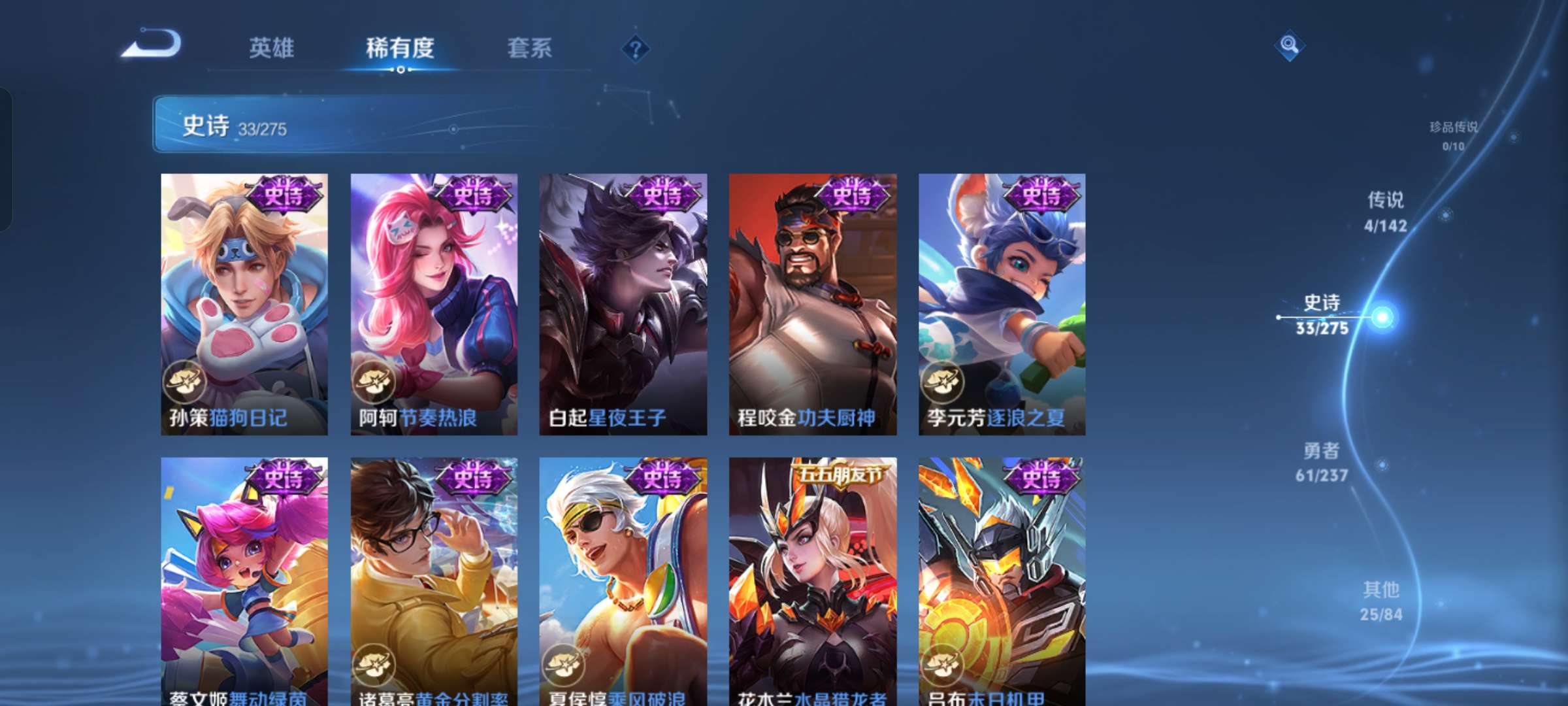Switch to the 英雄 tab

pyautogui.click(x=272, y=48)
